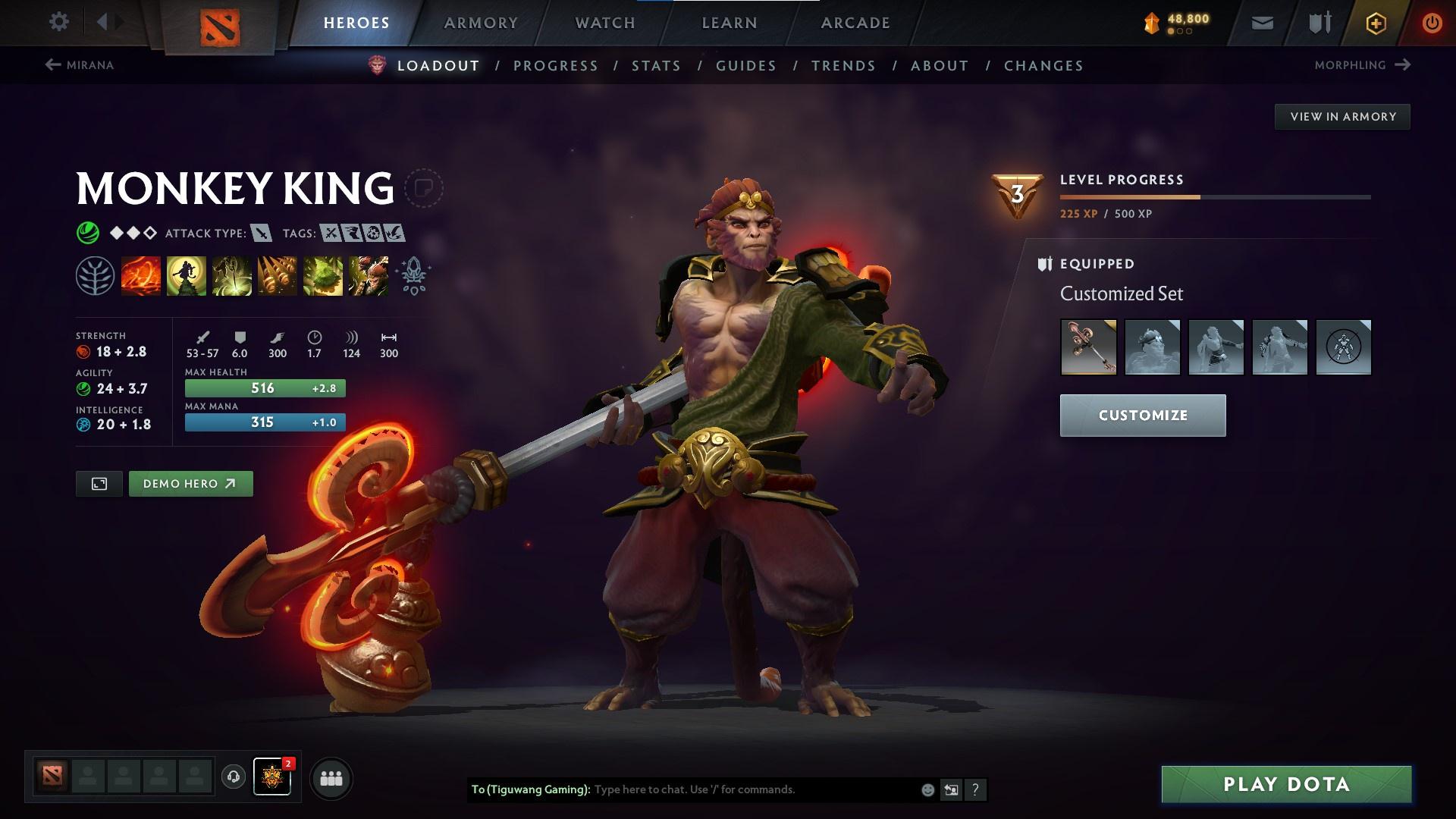The image size is (1456, 819).
Task: Go back to Mirana with the left arrow
Action: [x=52, y=65]
